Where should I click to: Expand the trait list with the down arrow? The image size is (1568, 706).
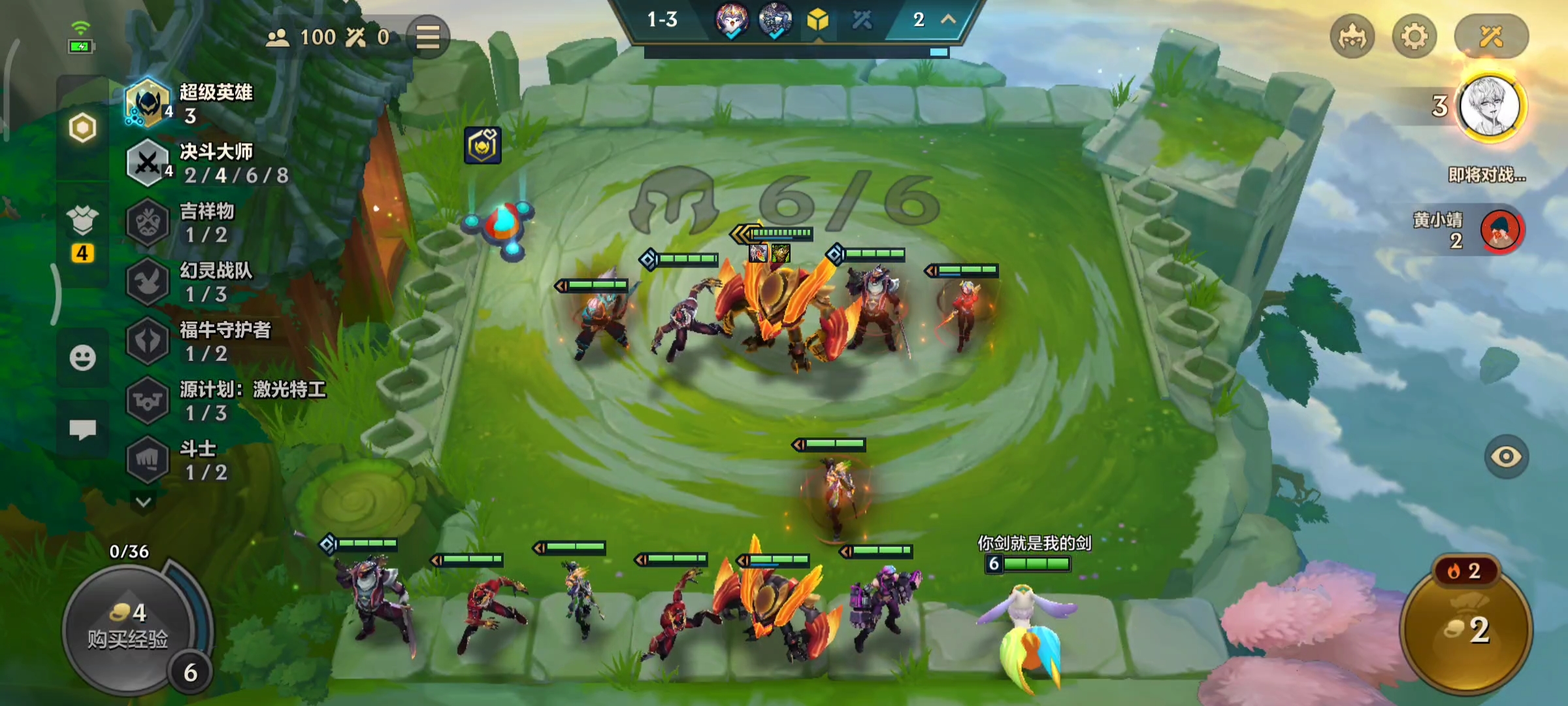(144, 502)
